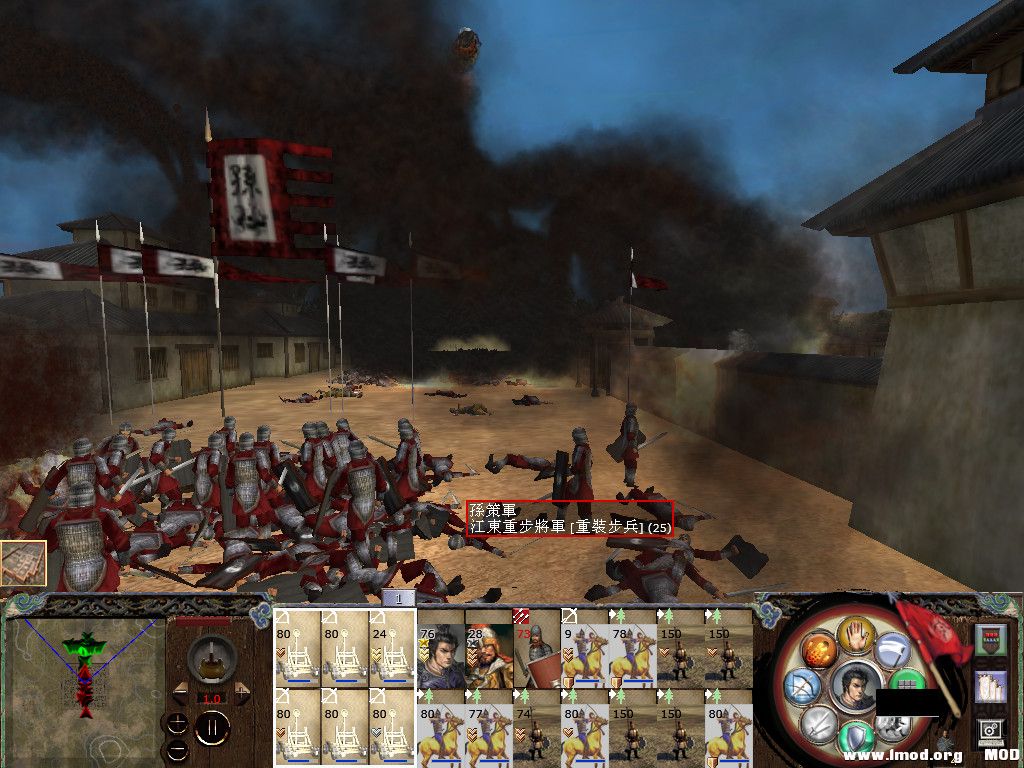Select the siege engine card with 24 men
The width and height of the screenshot is (1024, 768).
click(x=392, y=648)
